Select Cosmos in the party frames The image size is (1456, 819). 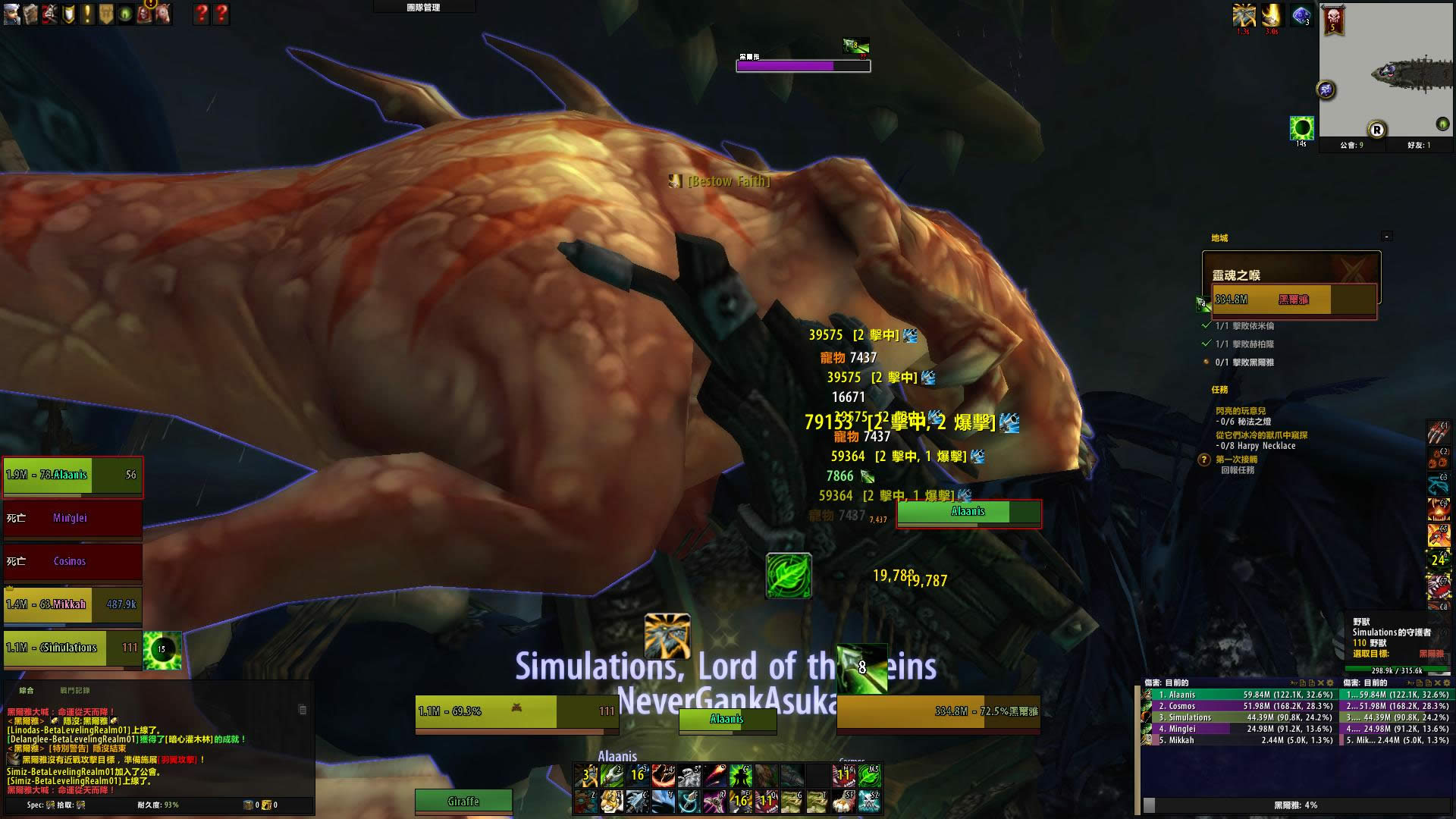(x=72, y=562)
